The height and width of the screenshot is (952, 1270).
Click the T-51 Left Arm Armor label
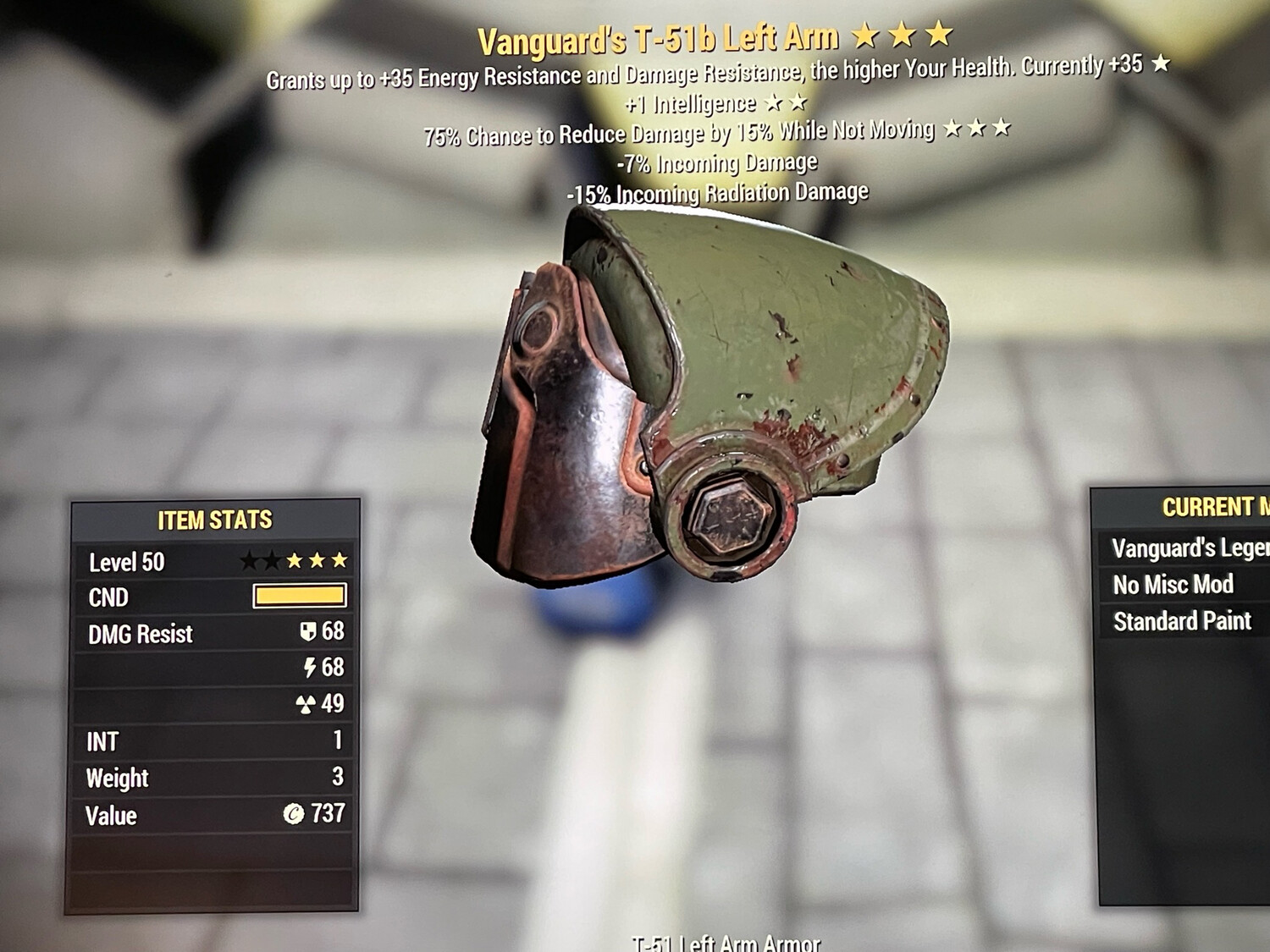(x=726, y=942)
